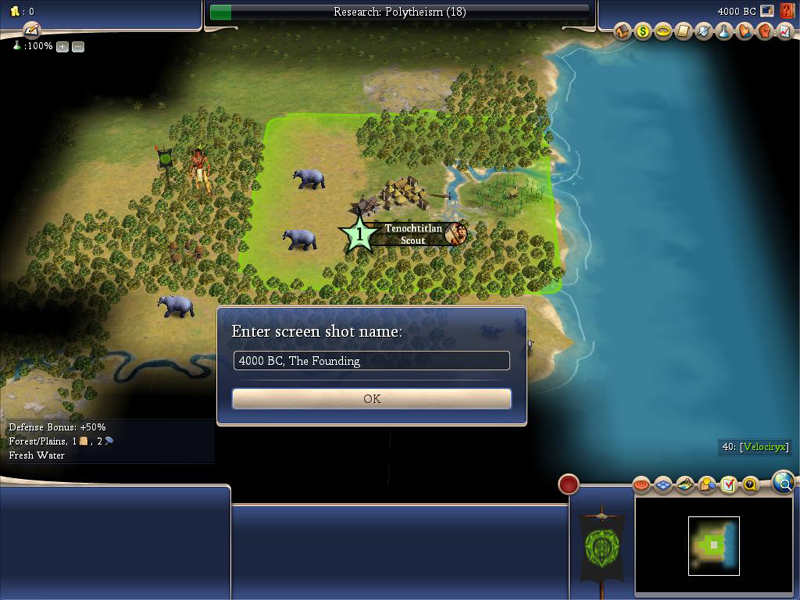Click the minimap to move the view

click(713, 545)
